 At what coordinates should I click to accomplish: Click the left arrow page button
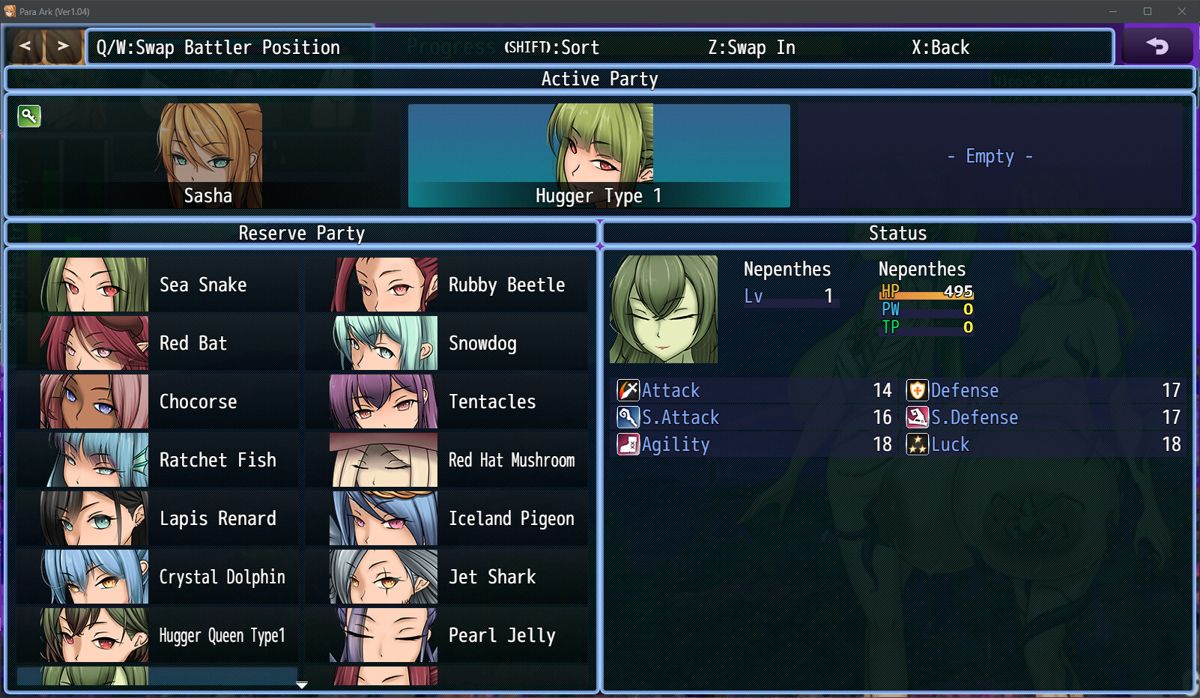coord(26,47)
